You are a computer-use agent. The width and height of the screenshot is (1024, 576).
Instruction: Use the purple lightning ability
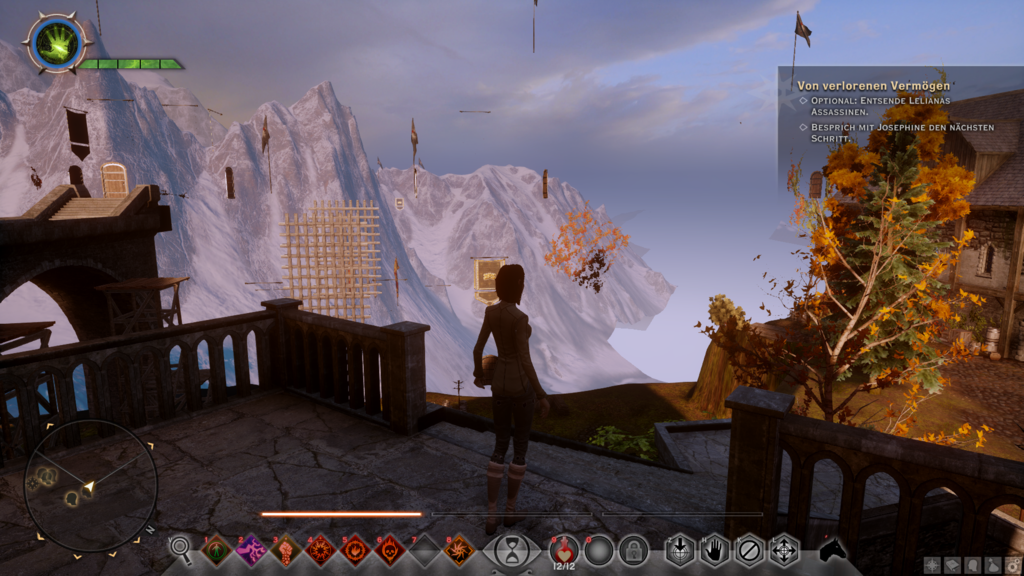click(251, 549)
